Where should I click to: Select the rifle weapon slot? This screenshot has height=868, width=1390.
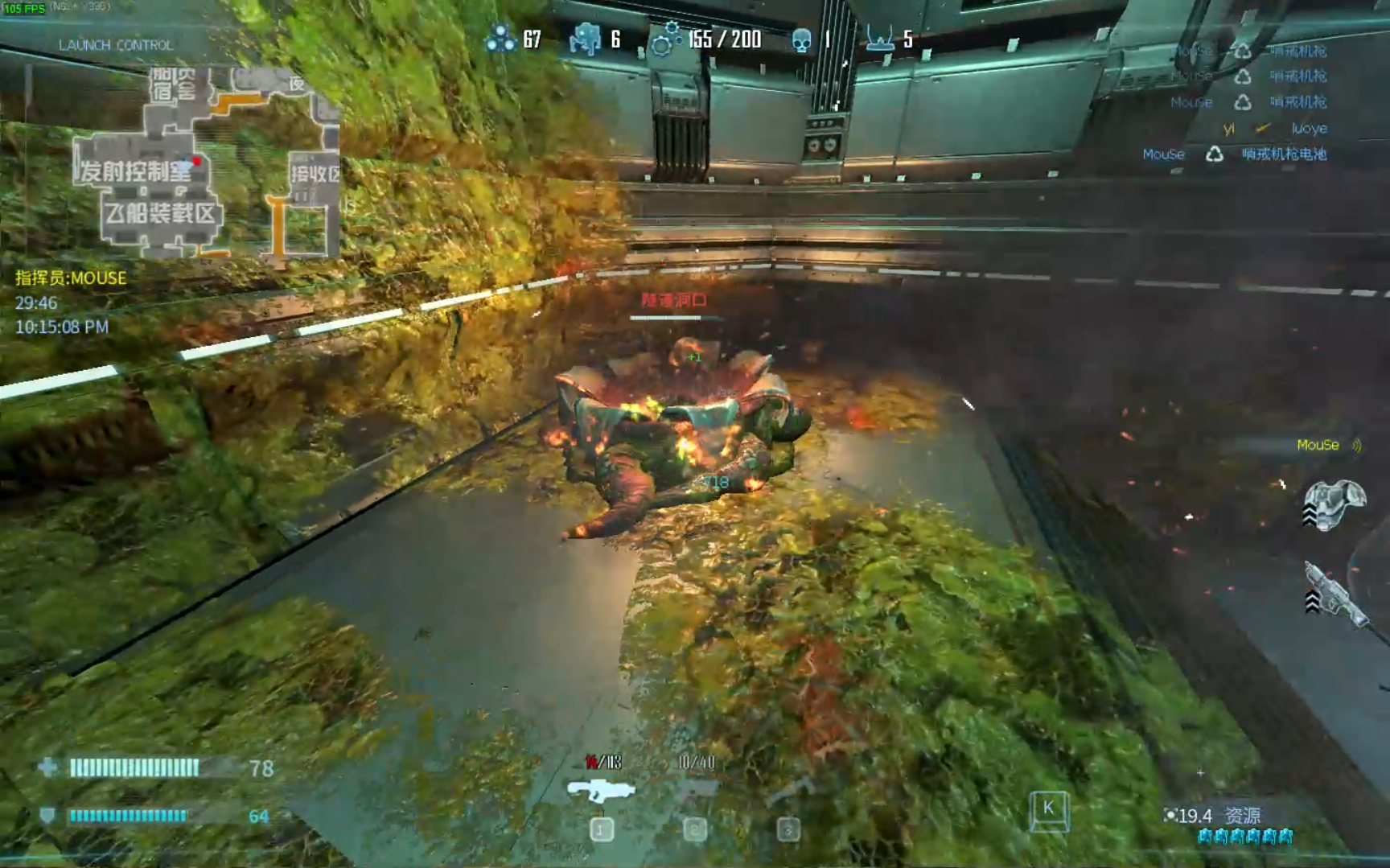click(601, 792)
